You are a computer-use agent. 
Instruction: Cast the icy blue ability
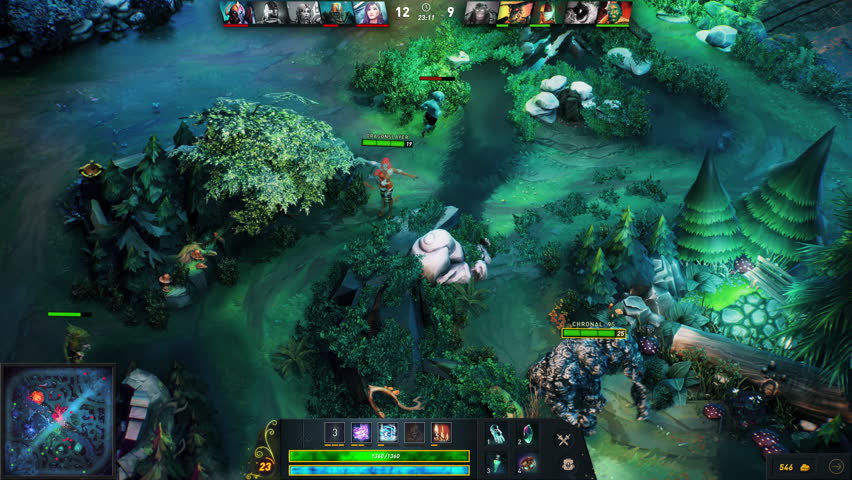pyautogui.click(x=388, y=432)
